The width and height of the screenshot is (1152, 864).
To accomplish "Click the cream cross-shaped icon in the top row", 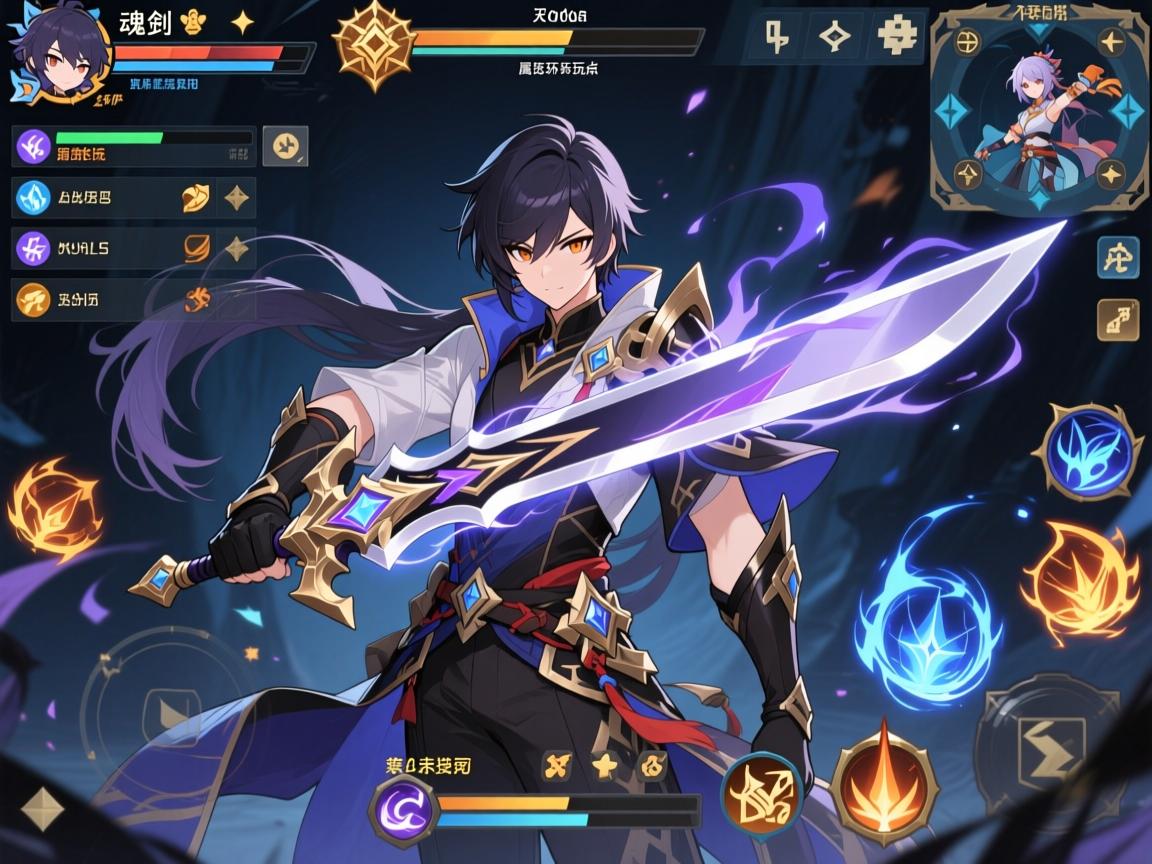I will 895,37.
